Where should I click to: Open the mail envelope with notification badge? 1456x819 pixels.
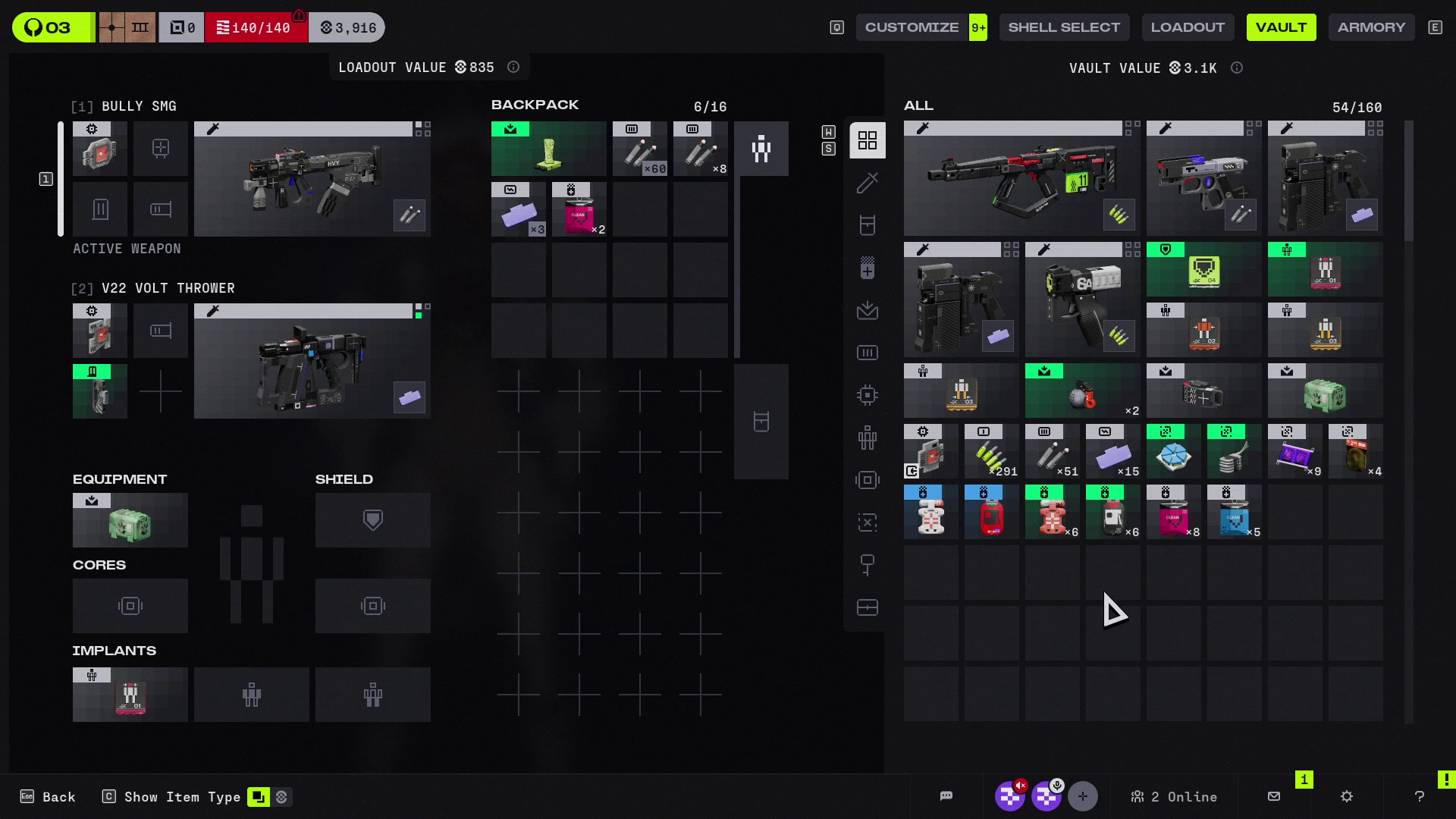[x=1273, y=796]
